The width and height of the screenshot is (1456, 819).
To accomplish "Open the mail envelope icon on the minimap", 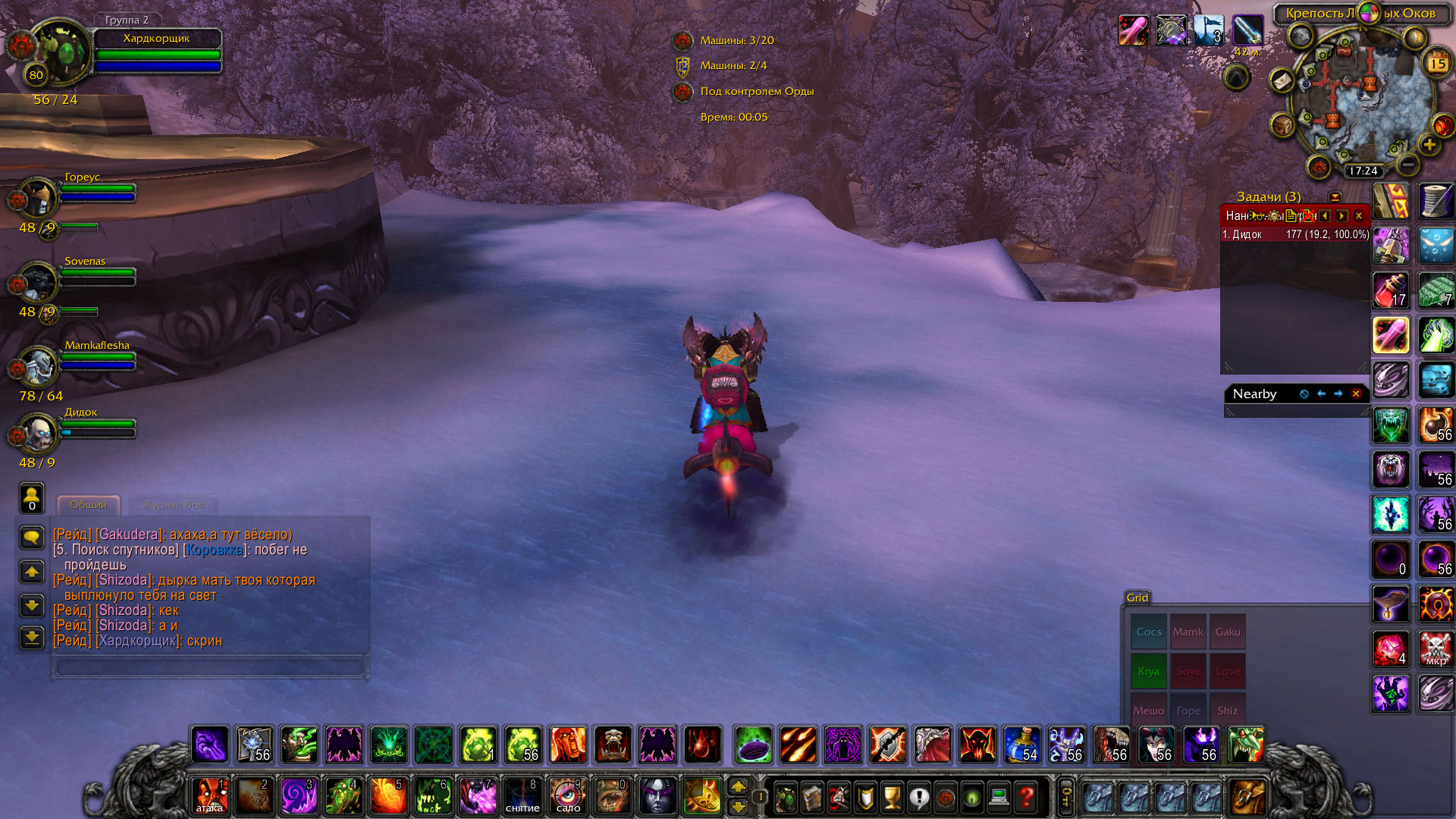I will pos(1282,80).
